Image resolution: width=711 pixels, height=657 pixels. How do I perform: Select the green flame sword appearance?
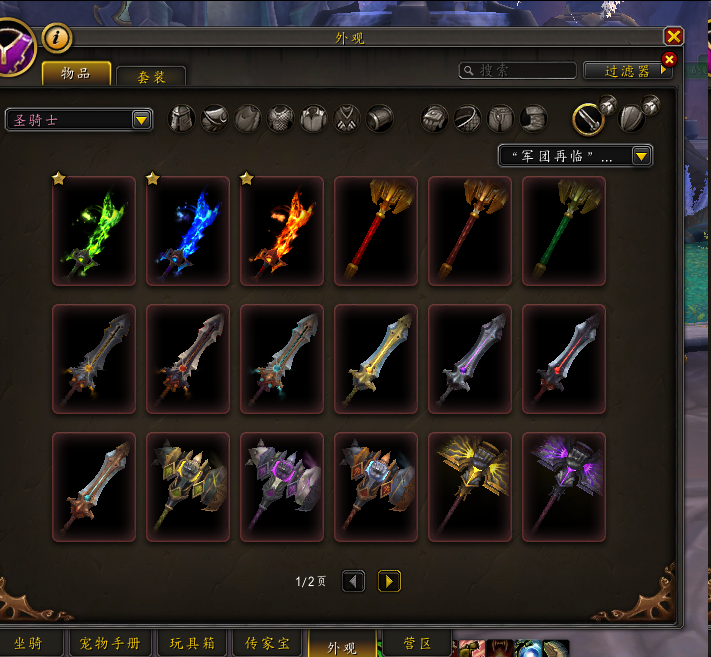94,231
